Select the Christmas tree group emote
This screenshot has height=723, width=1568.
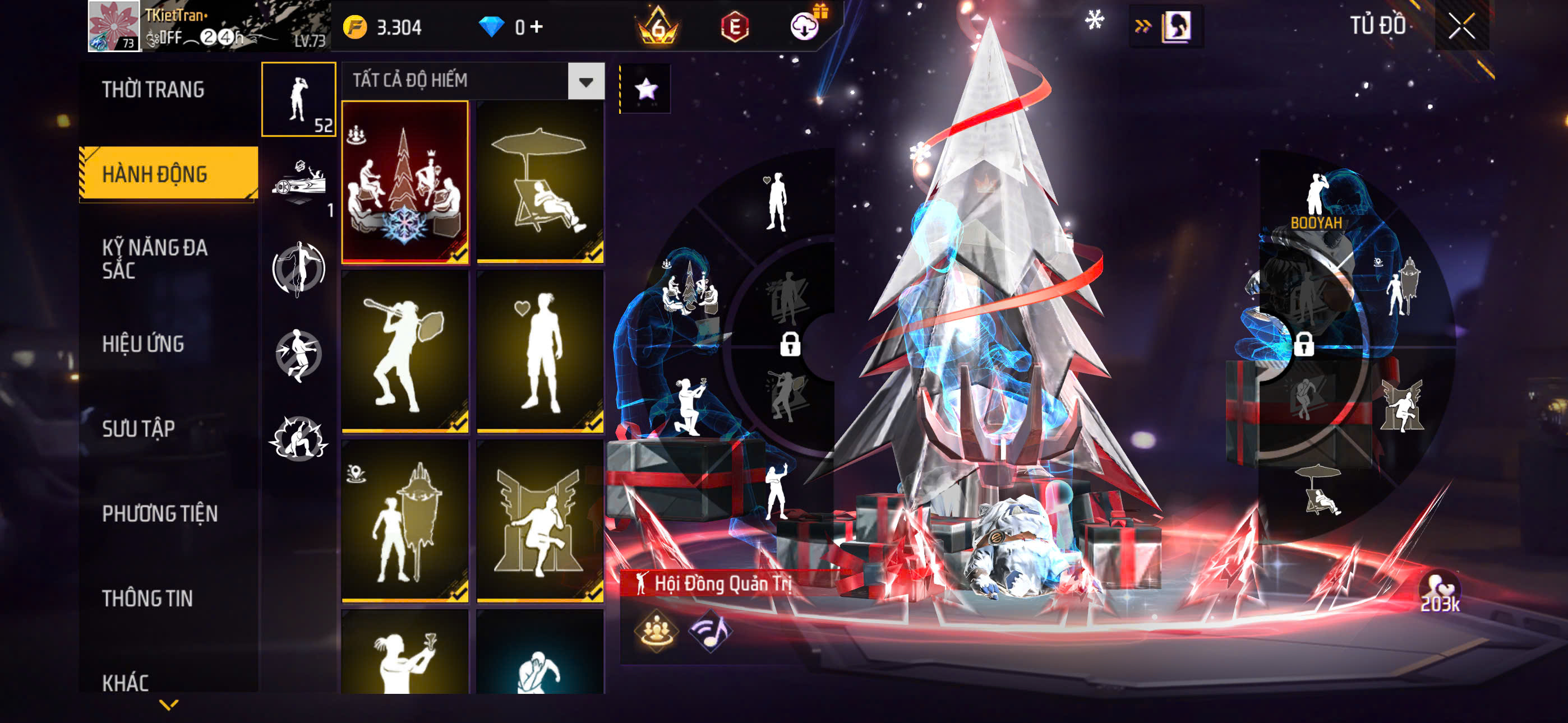405,182
